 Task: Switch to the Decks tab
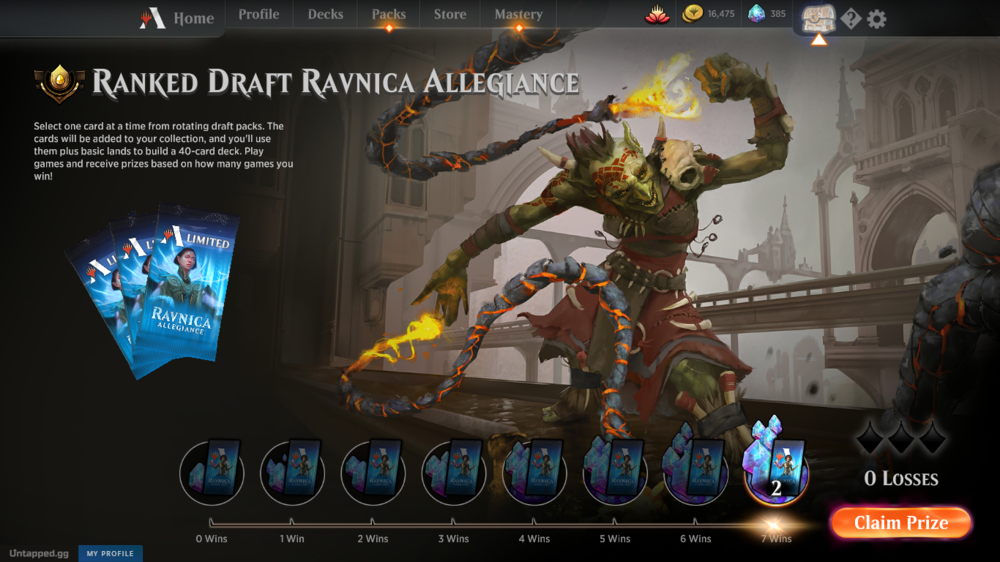click(325, 15)
